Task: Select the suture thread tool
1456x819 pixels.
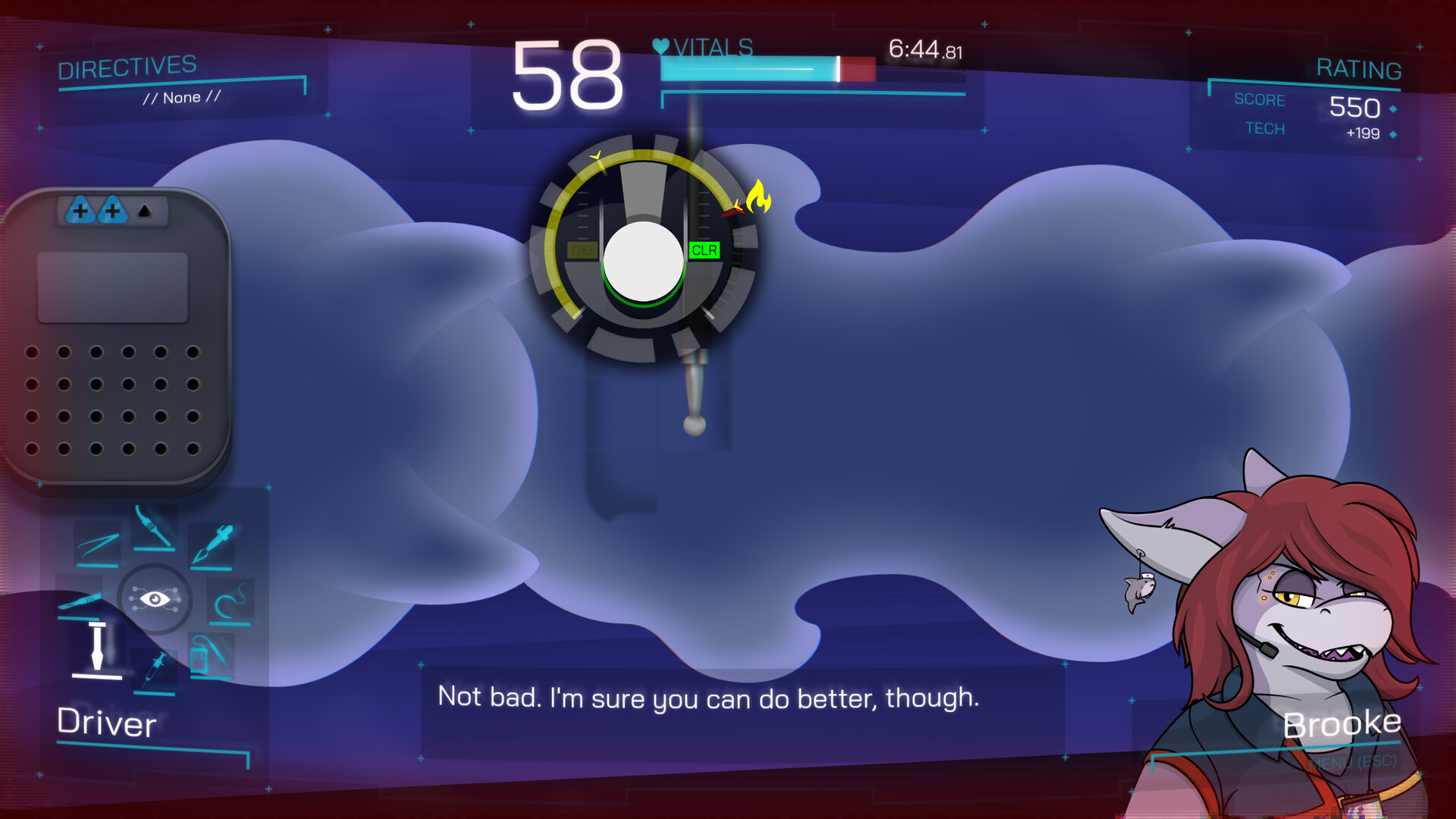Action: [x=228, y=601]
